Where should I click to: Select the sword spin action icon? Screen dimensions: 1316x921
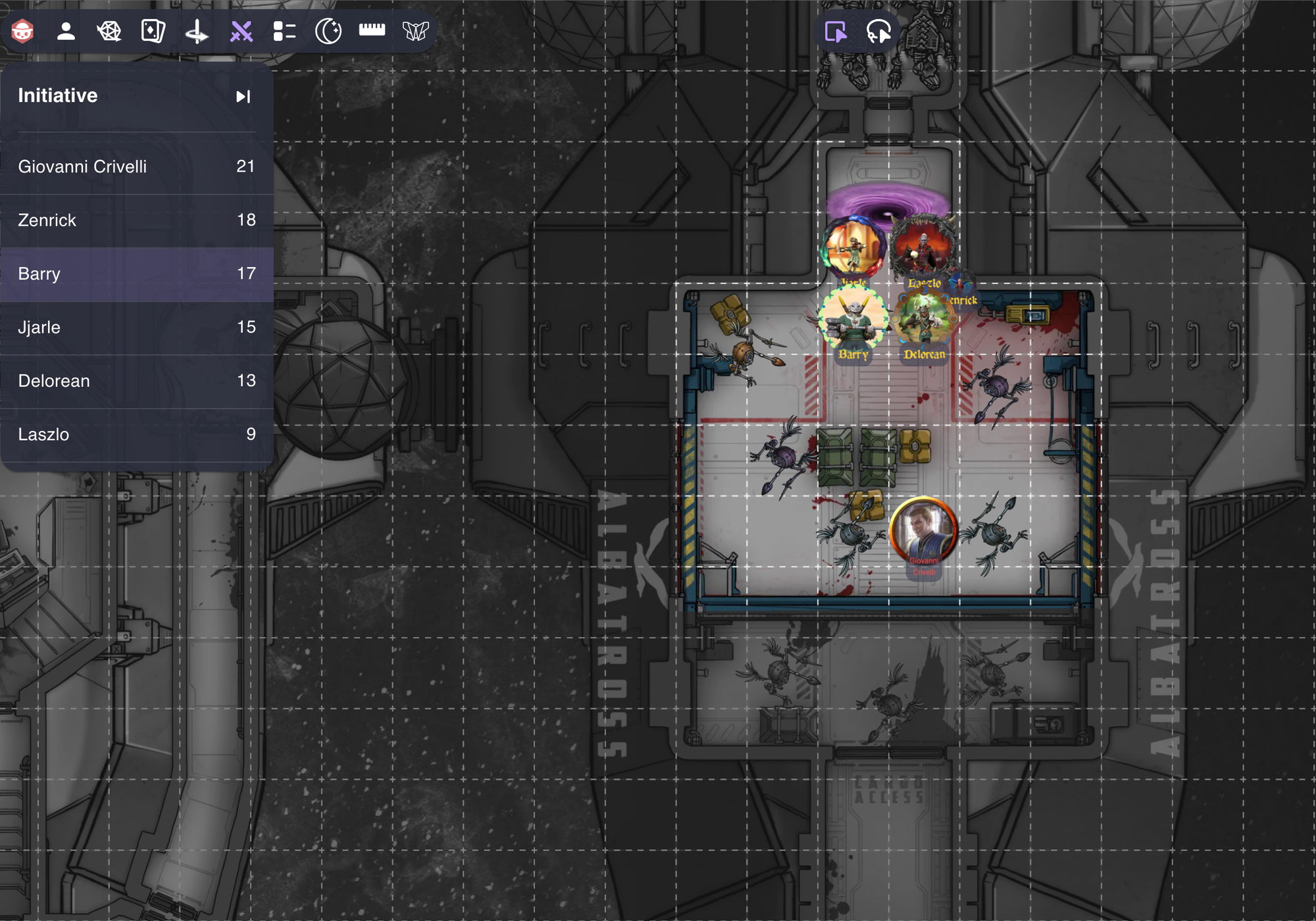coord(197,30)
